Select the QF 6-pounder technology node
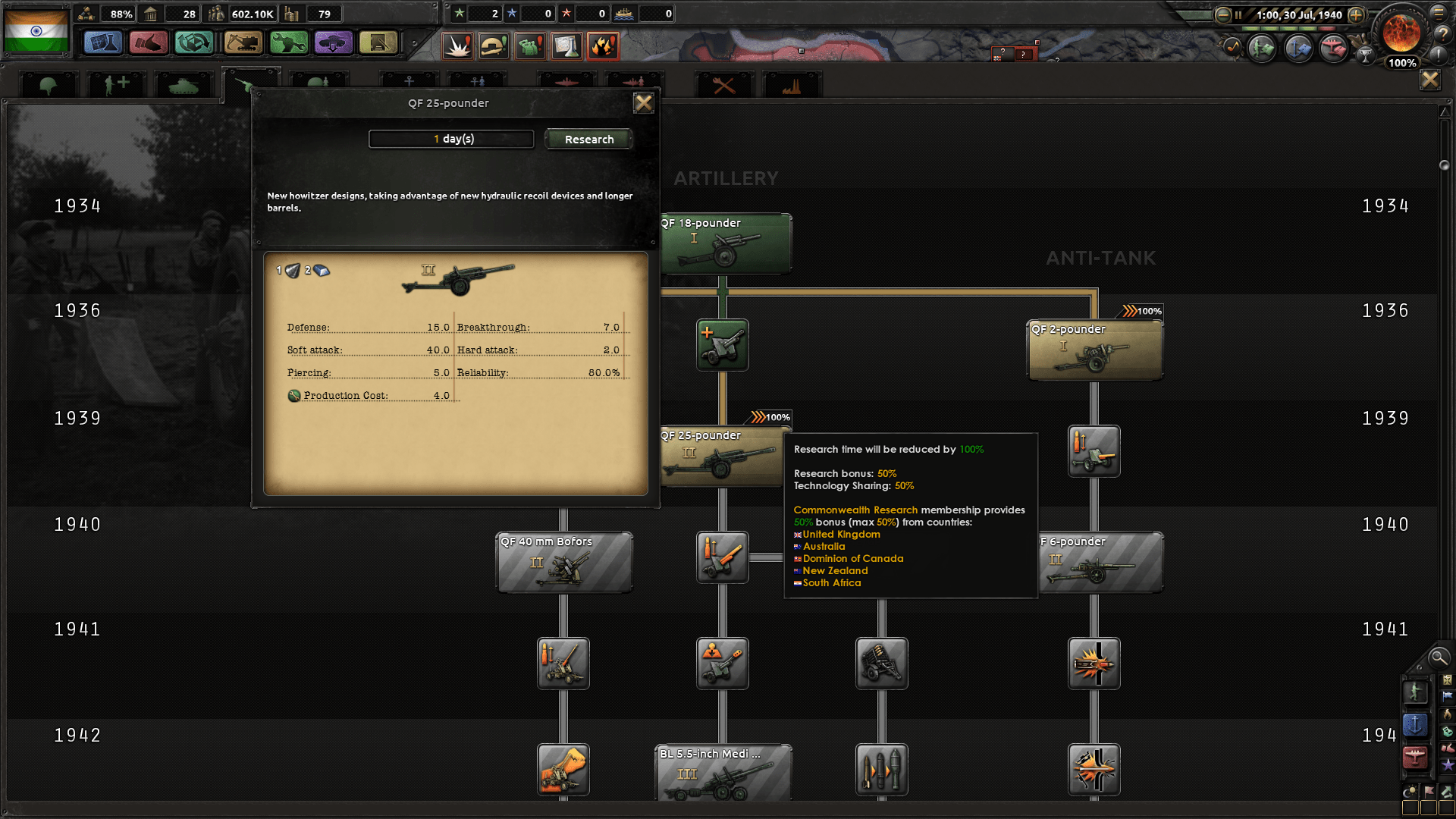The height and width of the screenshot is (819, 1456). tap(1101, 563)
